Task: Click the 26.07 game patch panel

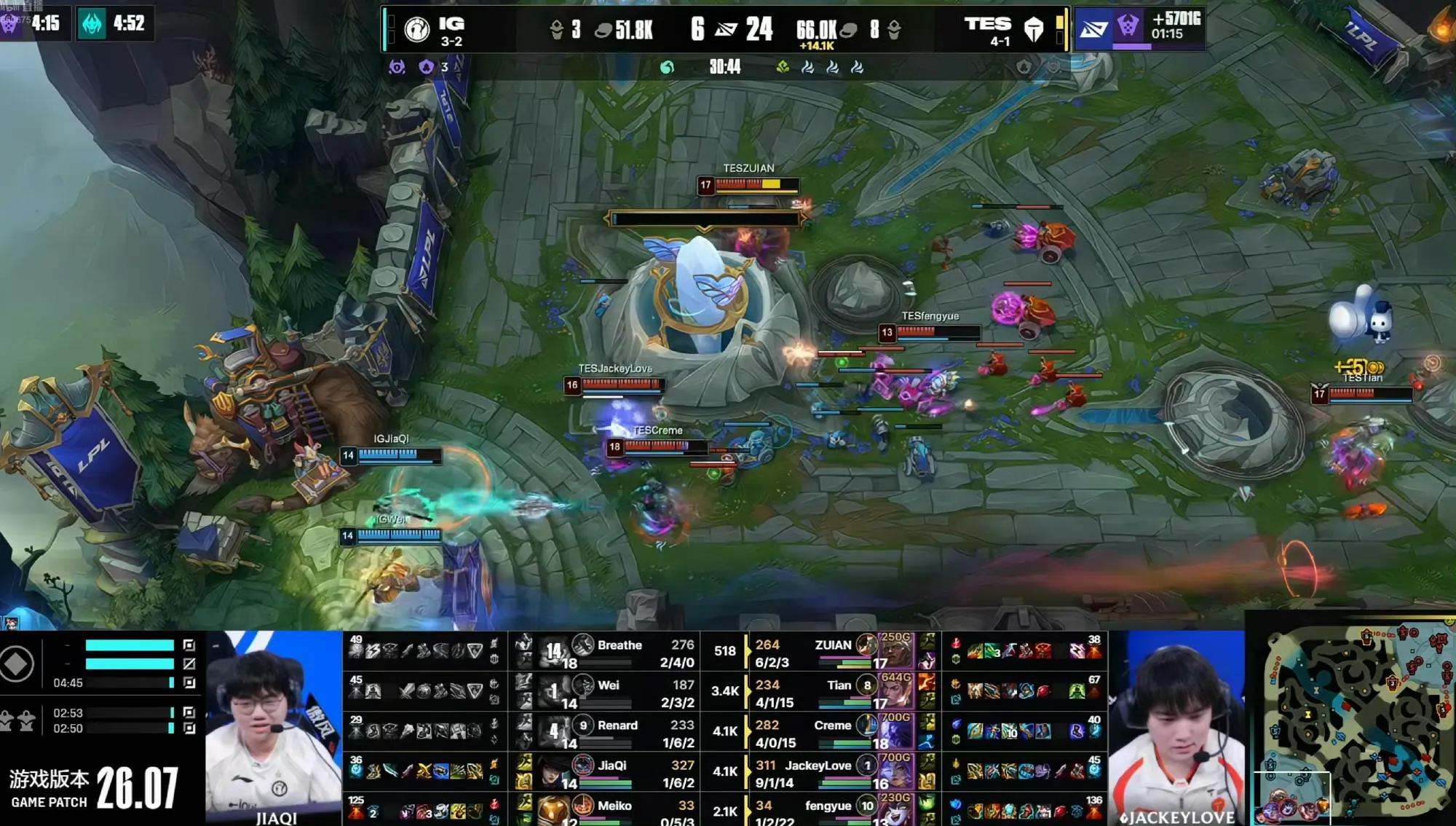Action: click(x=98, y=789)
